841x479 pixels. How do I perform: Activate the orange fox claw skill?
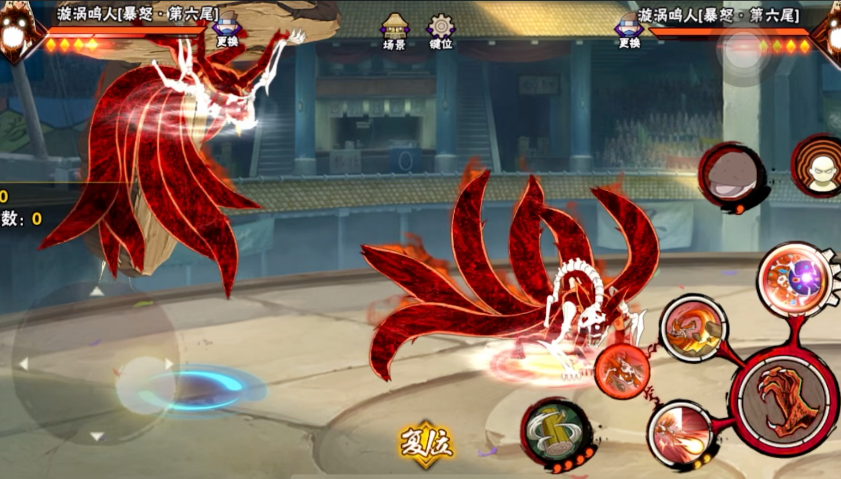click(x=693, y=327)
